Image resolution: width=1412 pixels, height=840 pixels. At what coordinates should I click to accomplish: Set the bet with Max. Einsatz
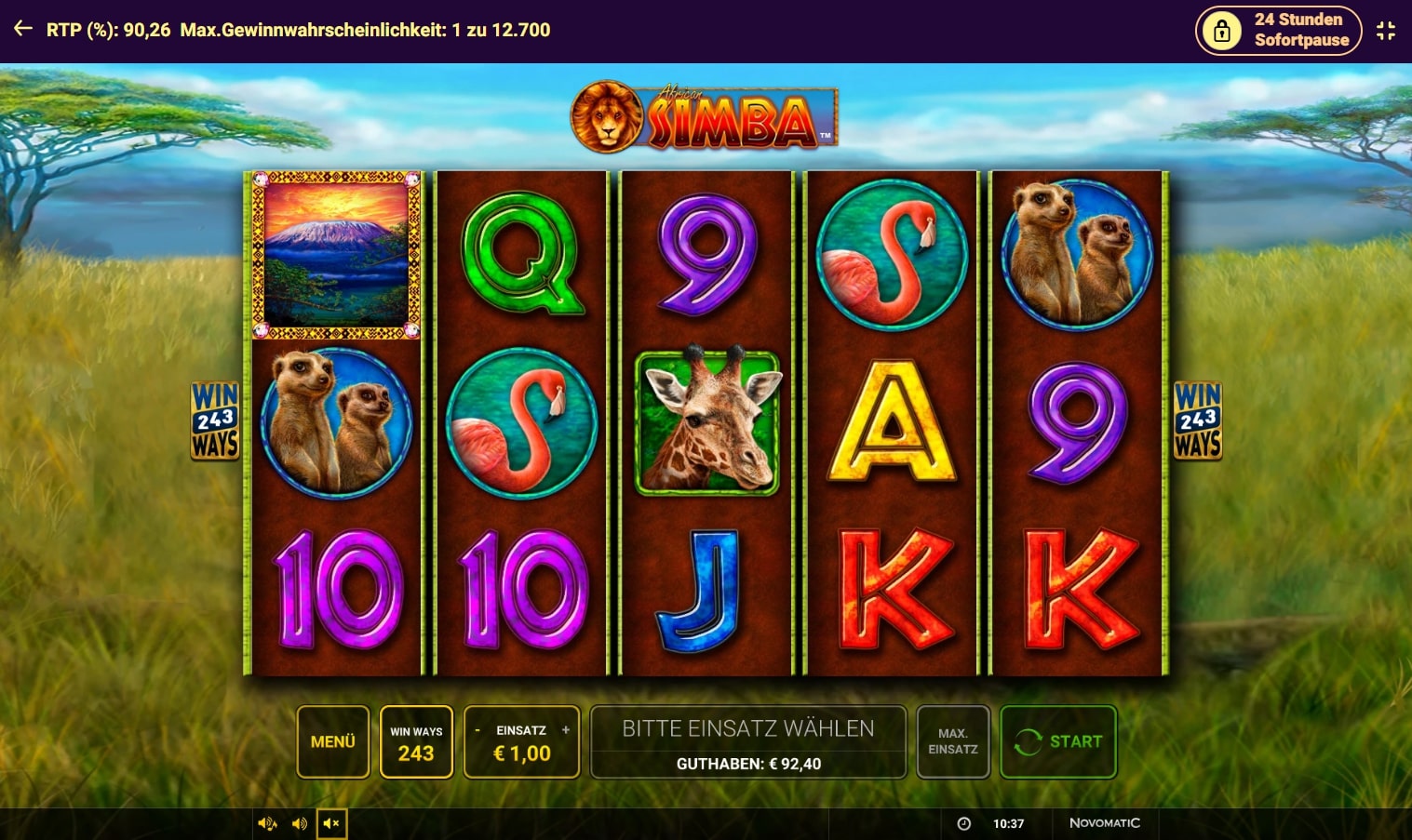[x=952, y=741]
